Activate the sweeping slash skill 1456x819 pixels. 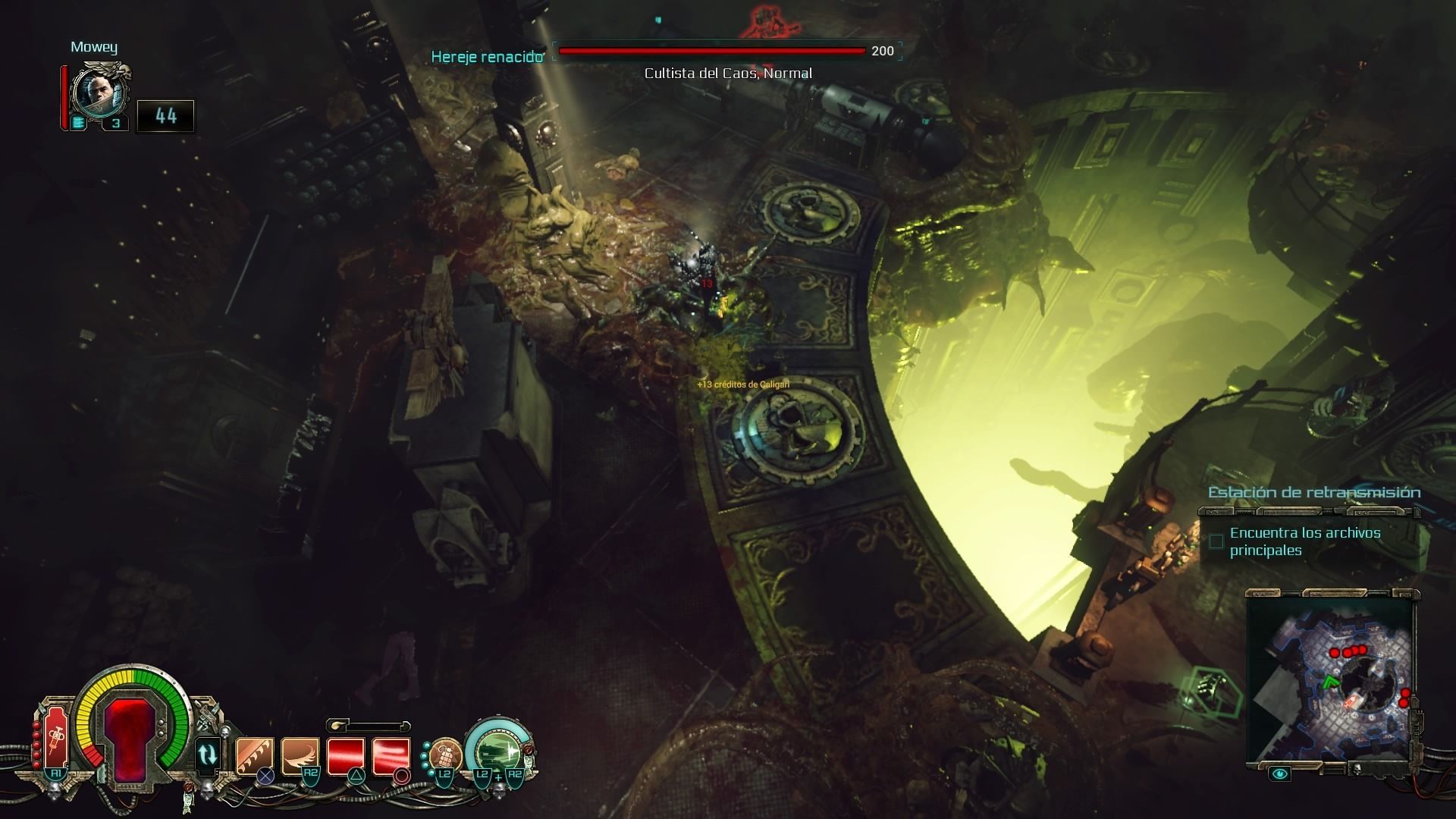tap(300, 756)
